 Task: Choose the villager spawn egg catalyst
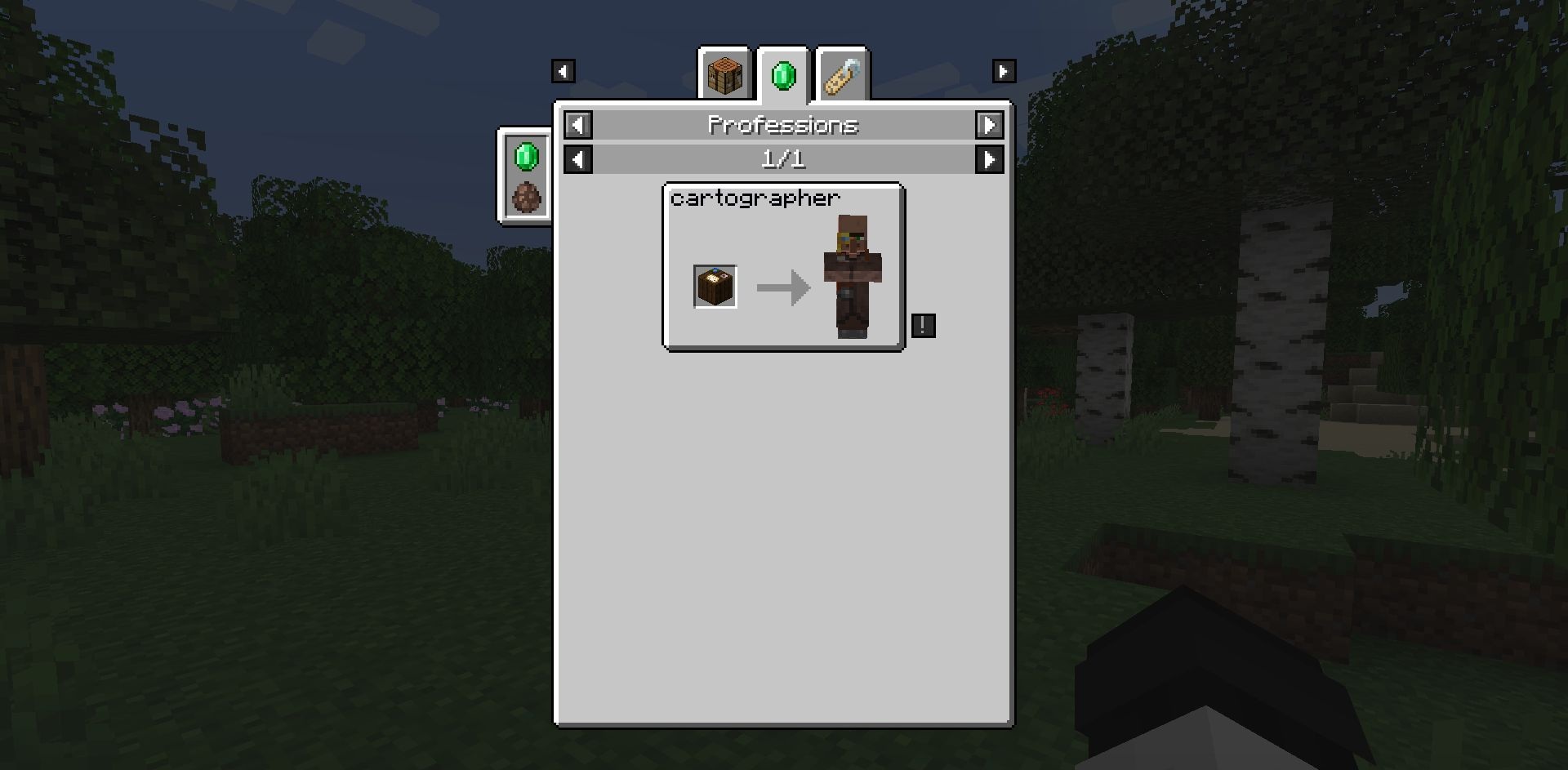click(x=526, y=198)
